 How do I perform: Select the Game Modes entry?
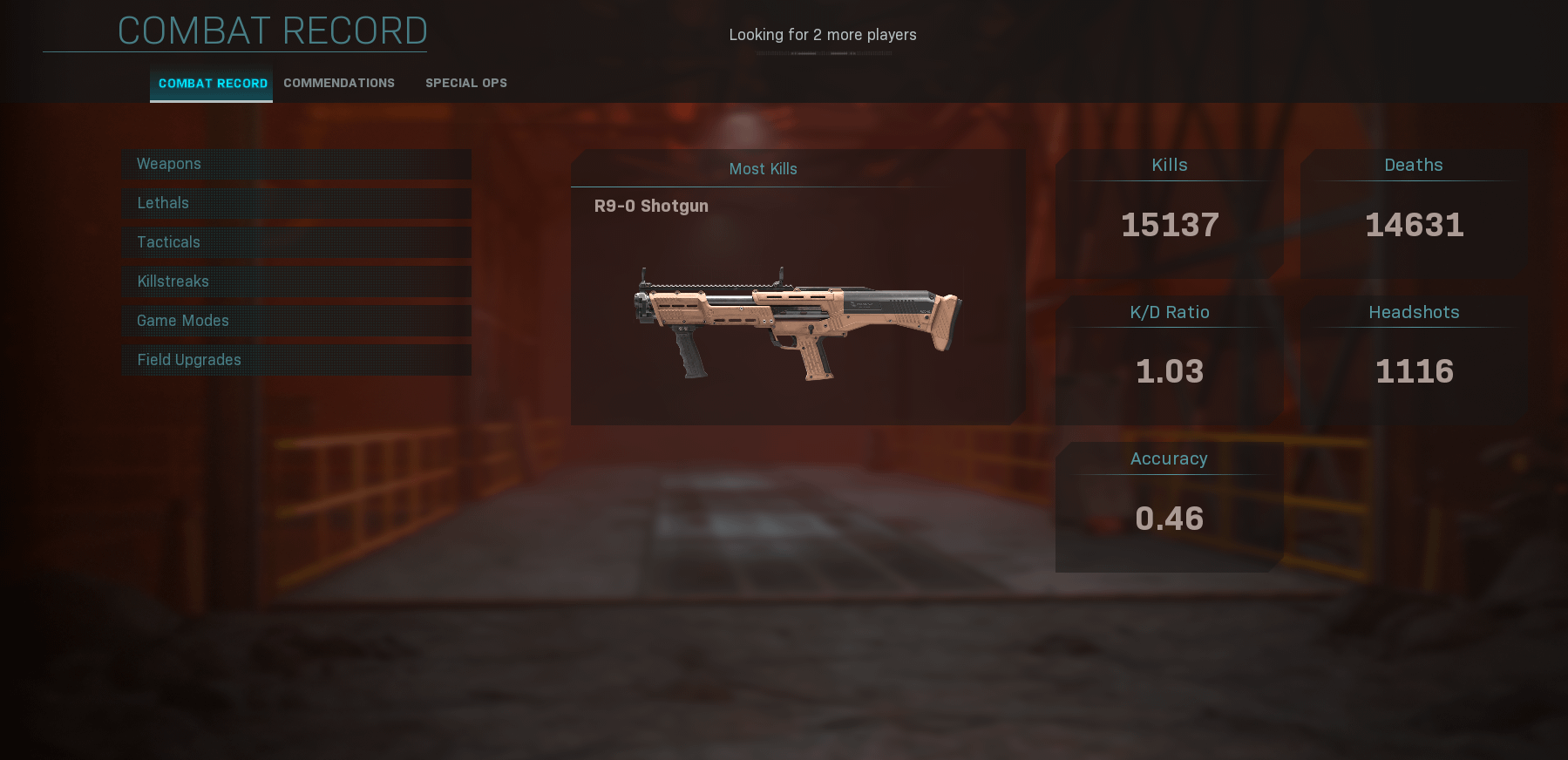click(296, 321)
